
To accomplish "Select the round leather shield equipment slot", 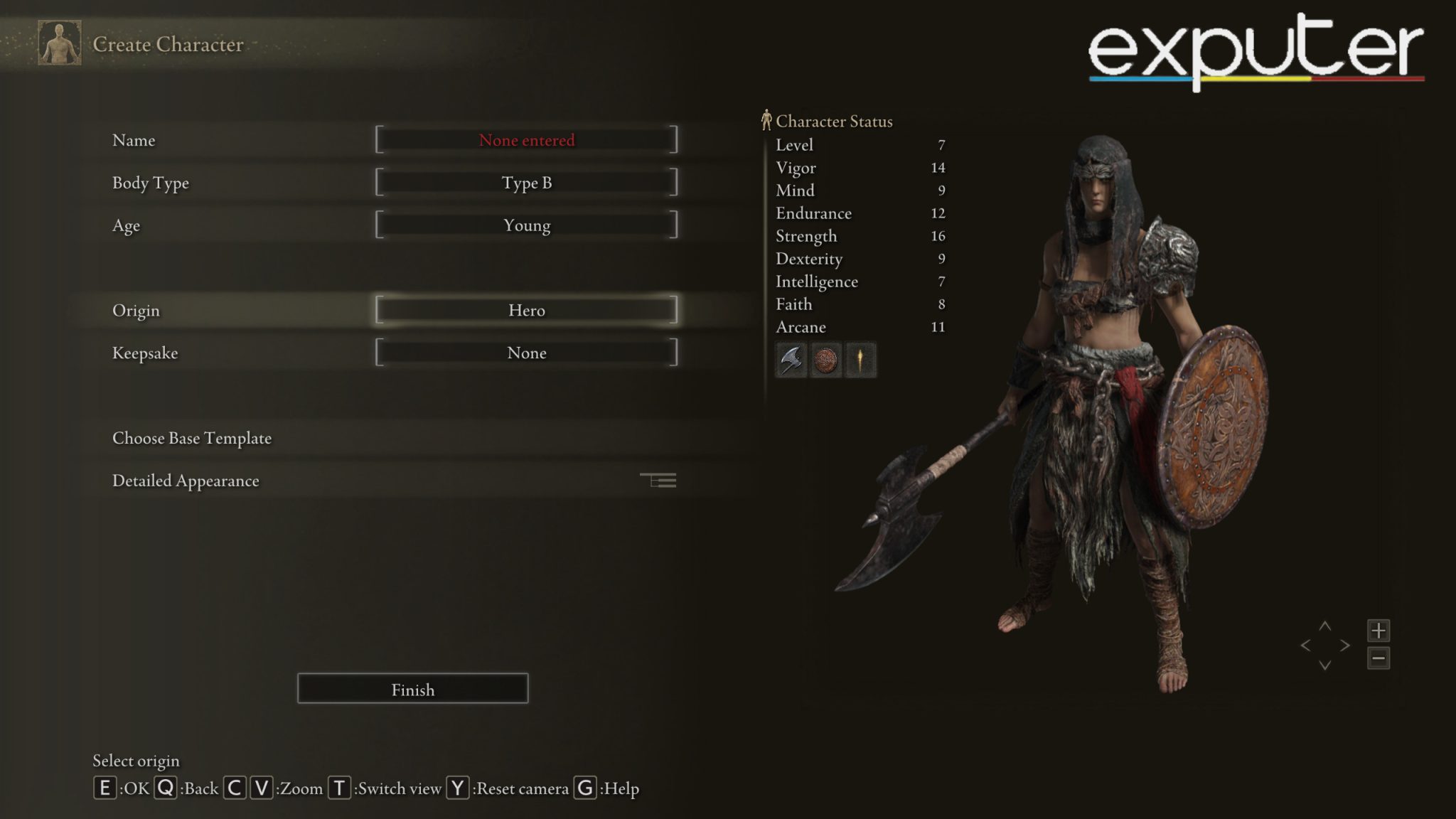I will [x=825, y=360].
